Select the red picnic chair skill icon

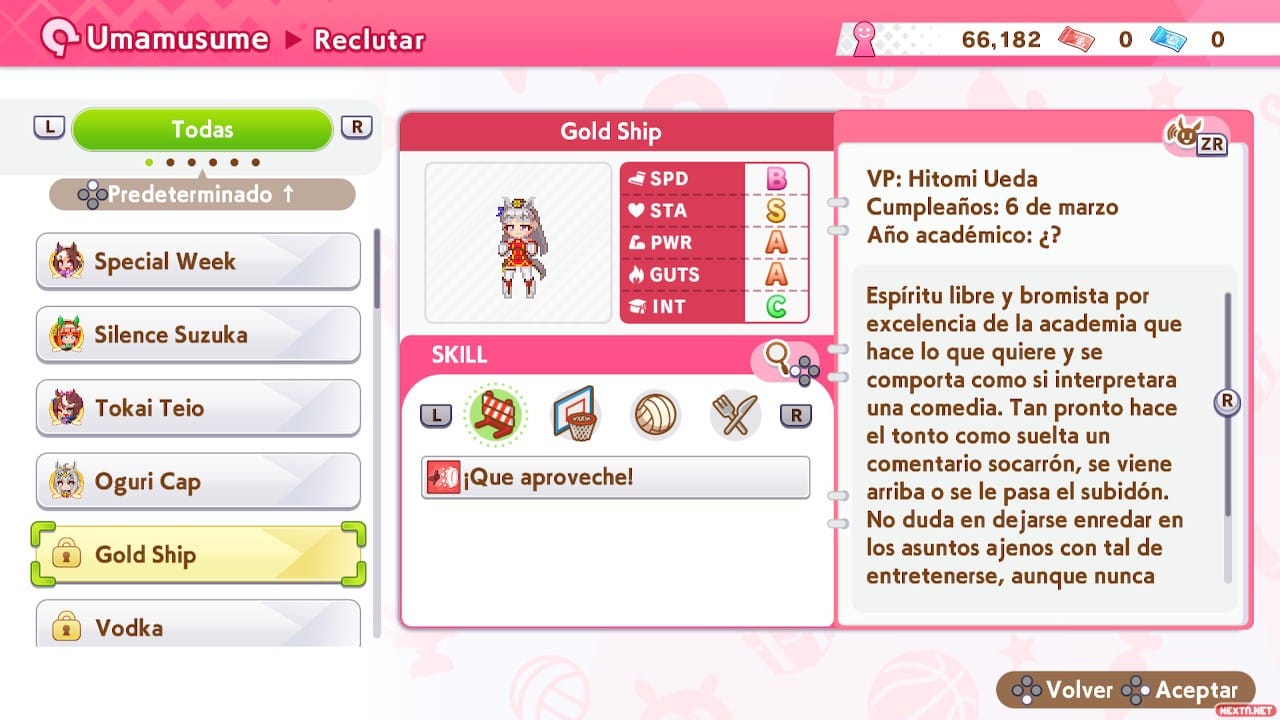click(497, 414)
